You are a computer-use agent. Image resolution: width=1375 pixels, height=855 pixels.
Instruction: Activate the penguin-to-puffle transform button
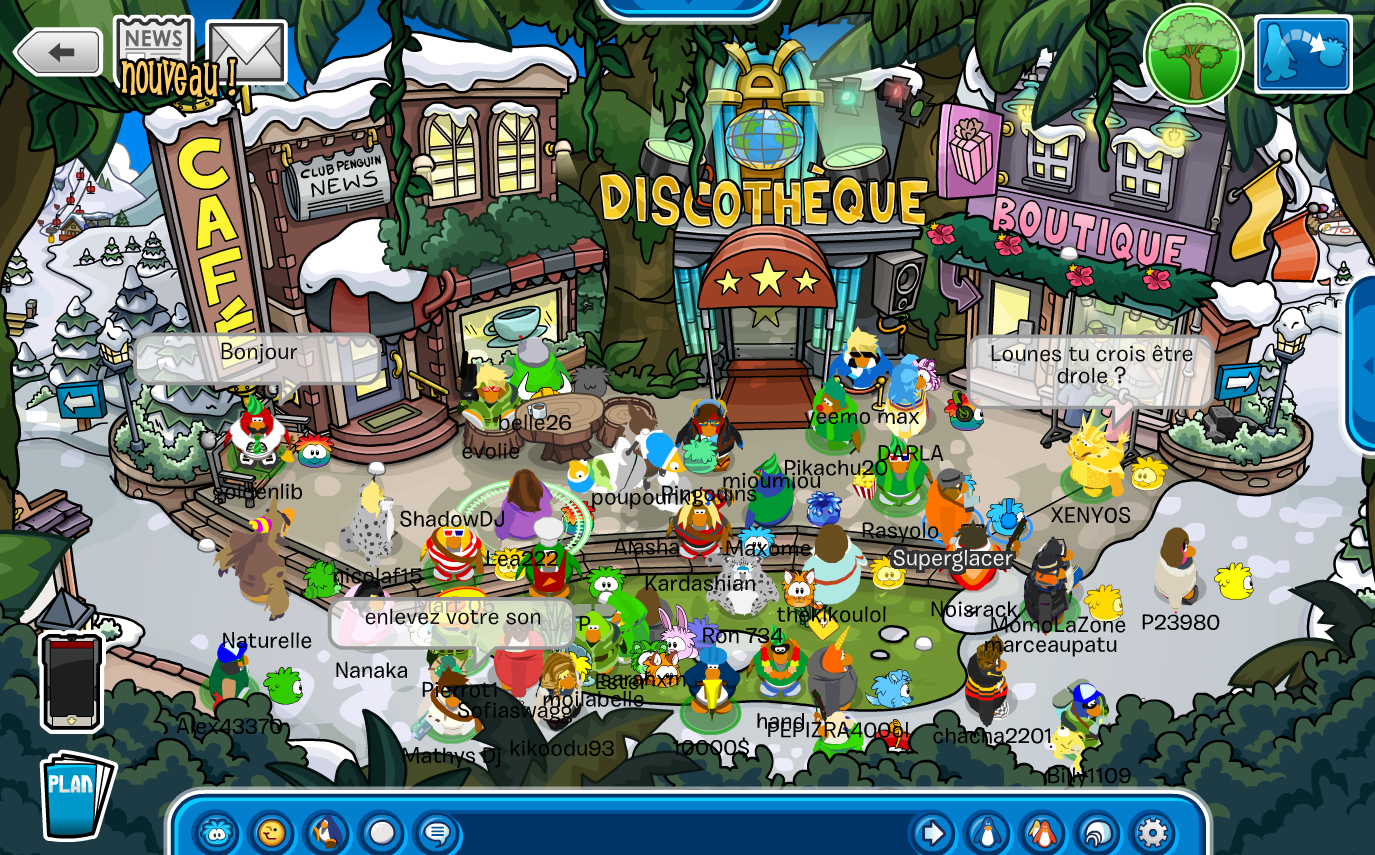(x=1303, y=55)
